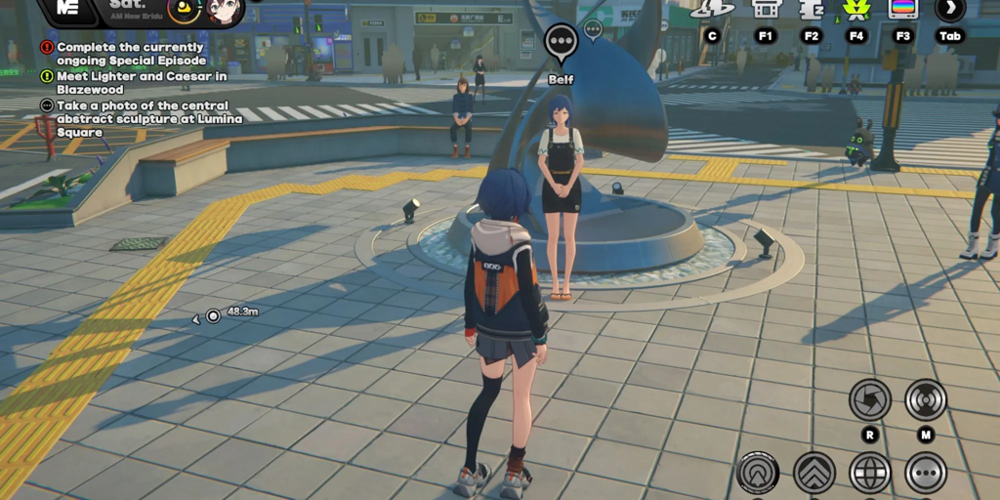The width and height of the screenshot is (1000, 500).
Task: Expand the top bar arrow button
Action: click(949, 9)
